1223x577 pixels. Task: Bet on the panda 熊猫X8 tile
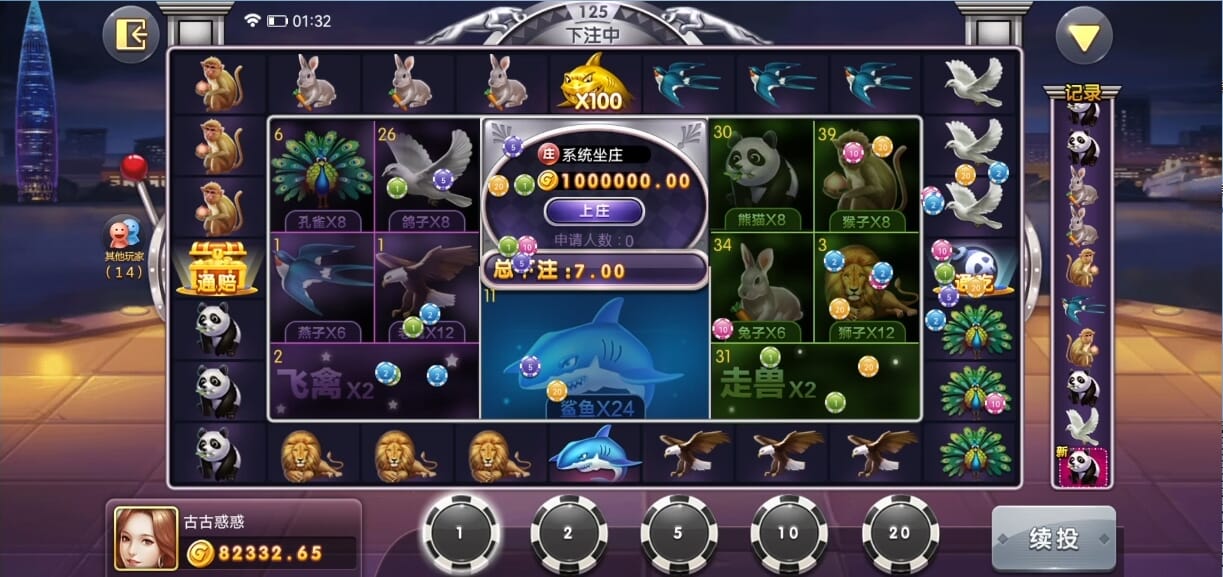click(761, 173)
